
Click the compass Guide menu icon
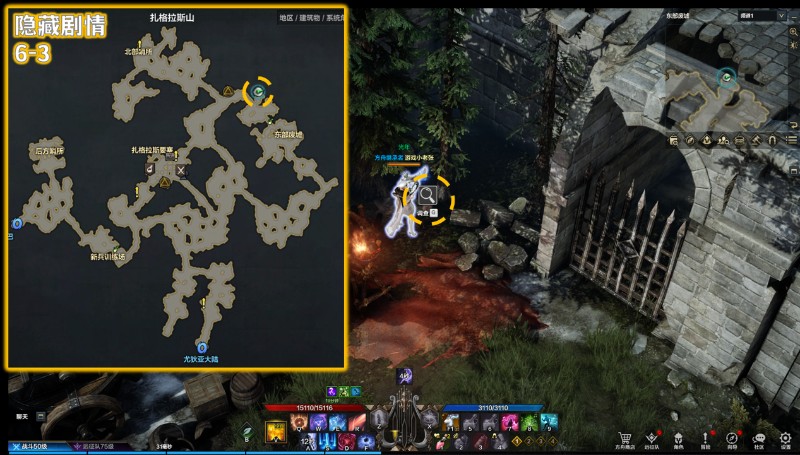732,438
